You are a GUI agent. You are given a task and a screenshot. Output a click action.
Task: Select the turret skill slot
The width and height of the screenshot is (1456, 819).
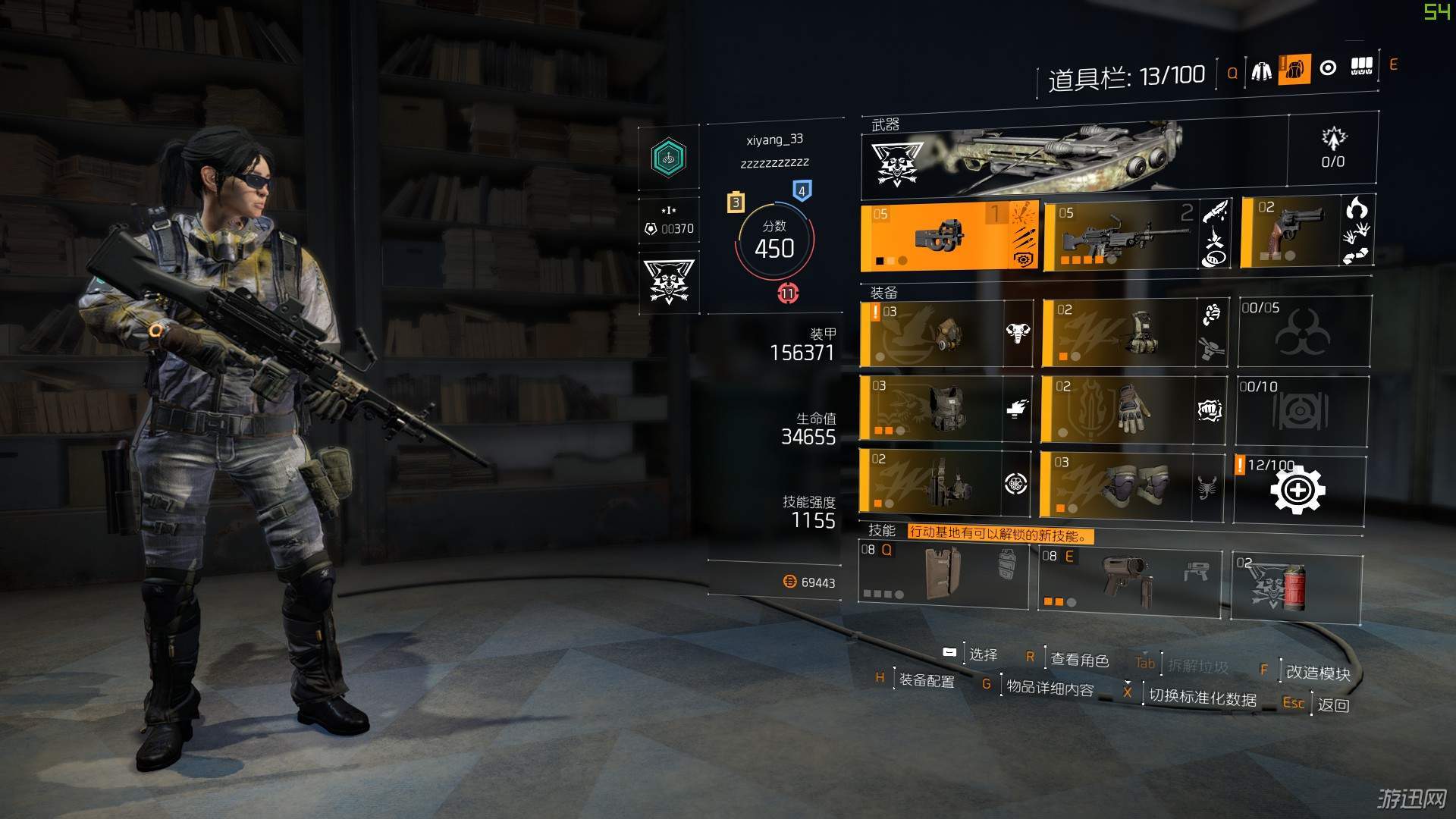click(1128, 580)
